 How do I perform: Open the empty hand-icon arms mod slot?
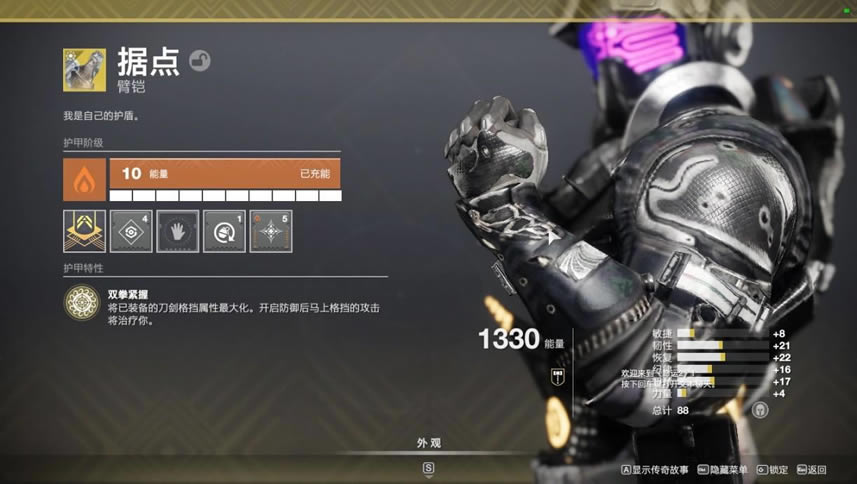tap(177, 231)
